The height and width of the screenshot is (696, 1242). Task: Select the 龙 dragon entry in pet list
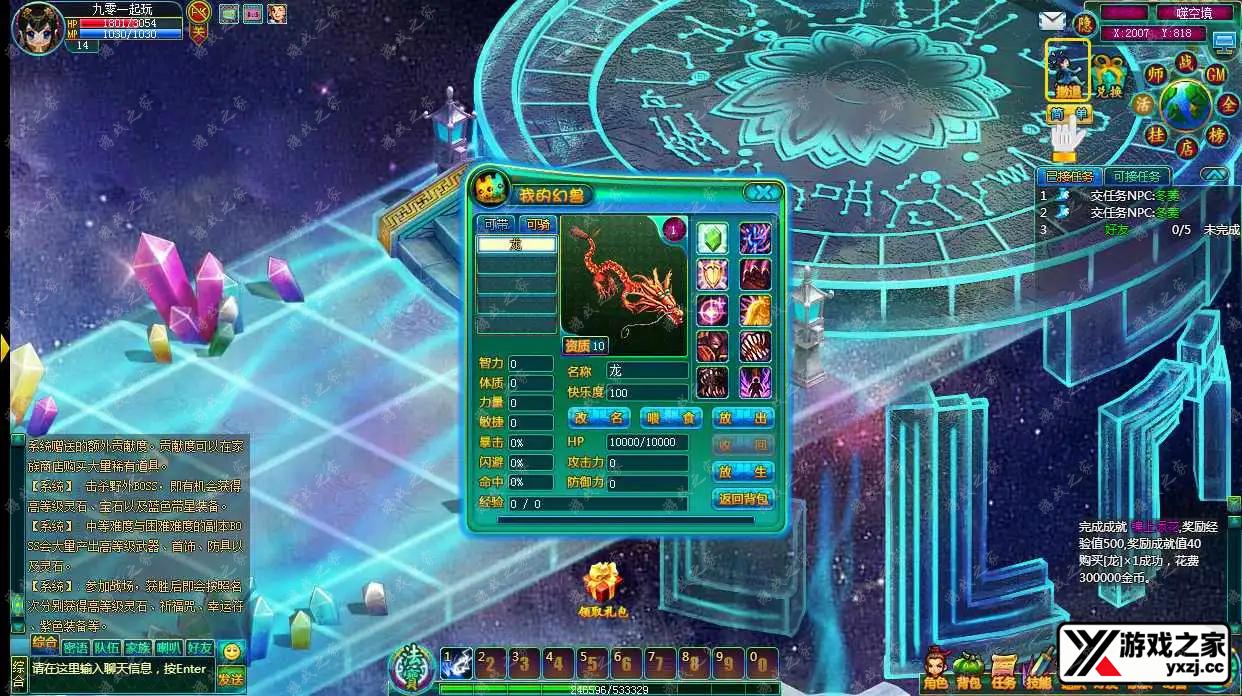point(516,244)
